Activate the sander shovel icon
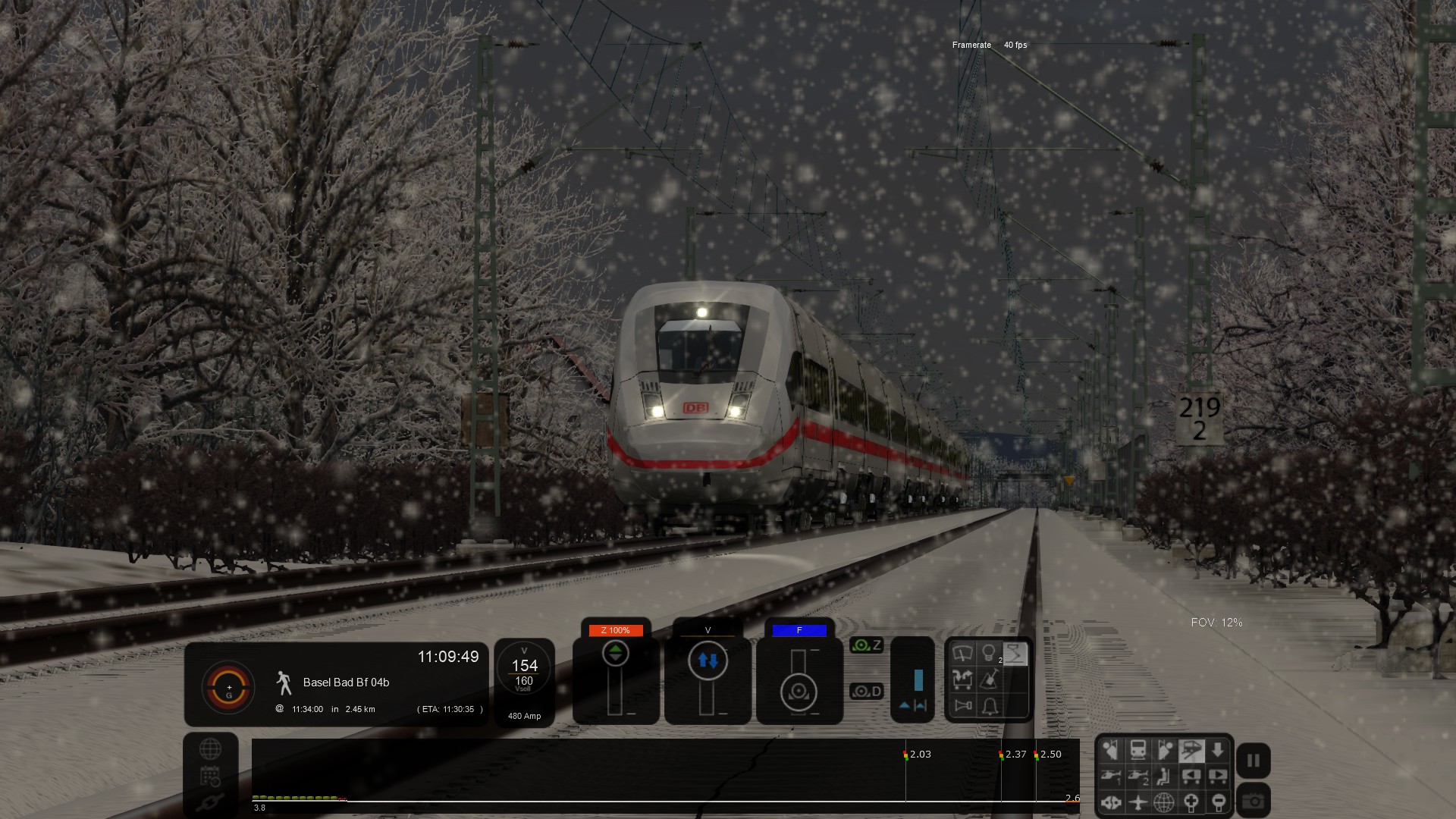Image resolution: width=1456 pixels, height=819 pixels. (990, 679)
